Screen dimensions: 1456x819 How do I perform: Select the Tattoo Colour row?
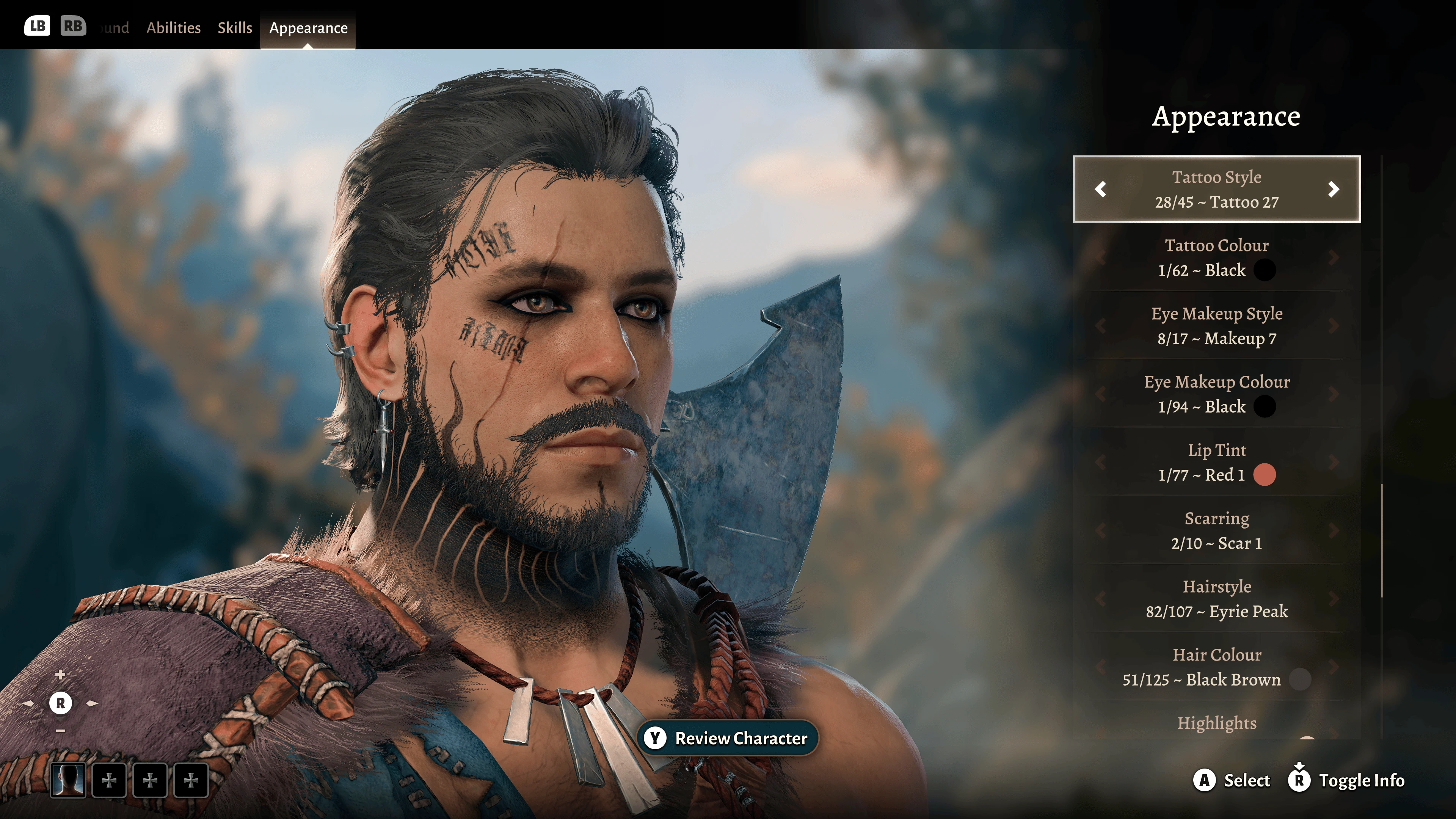(x=1216, y=258)
